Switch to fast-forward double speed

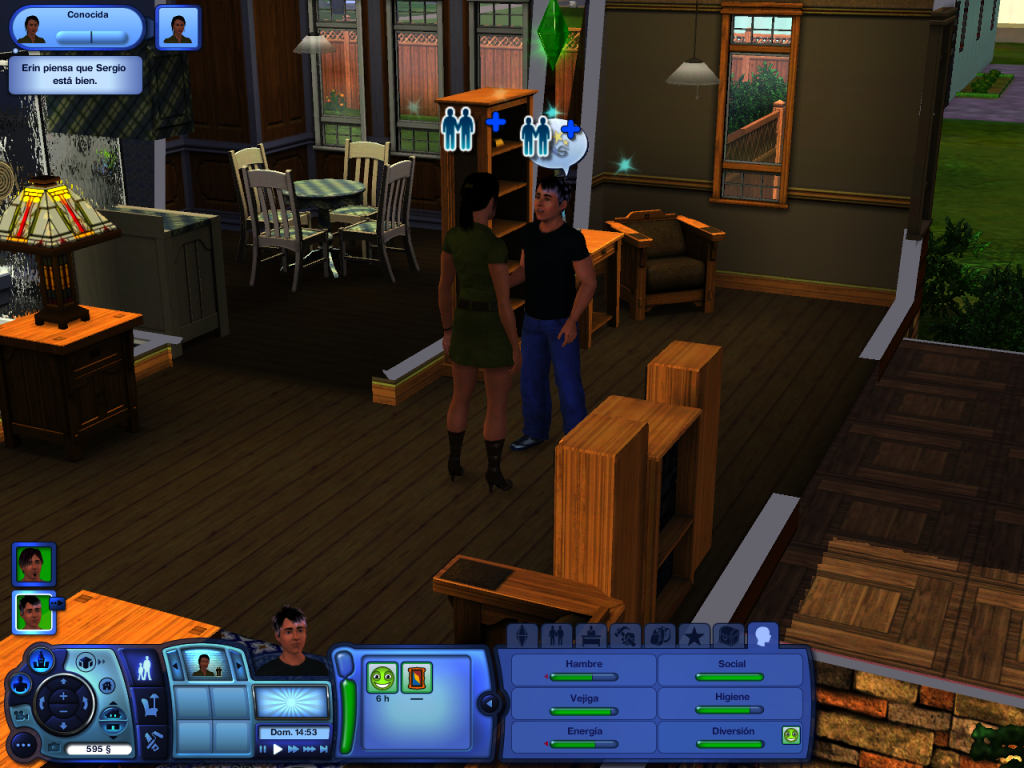[x=293, y=749]
